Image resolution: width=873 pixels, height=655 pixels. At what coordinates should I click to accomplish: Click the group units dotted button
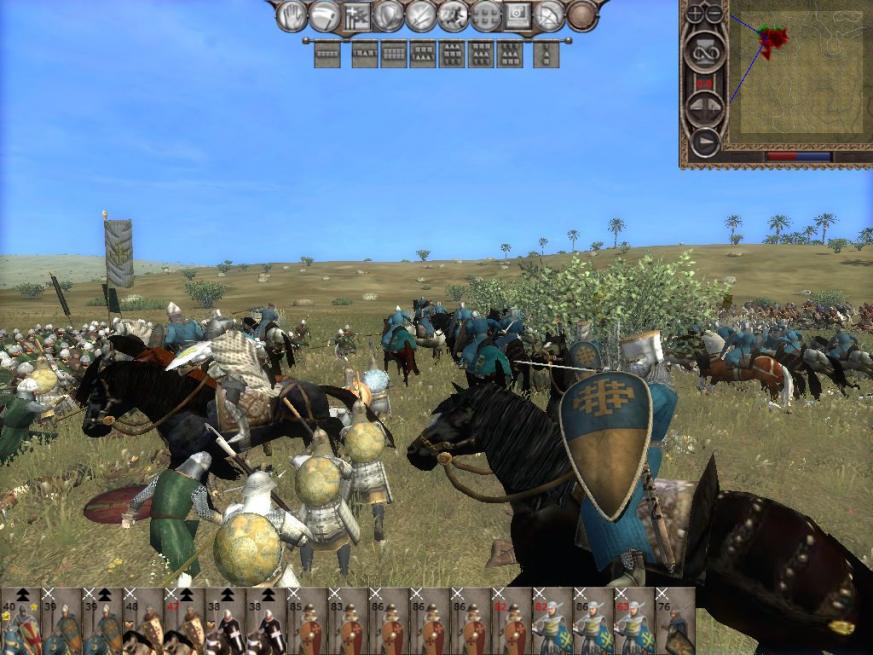tap(486, 15)
